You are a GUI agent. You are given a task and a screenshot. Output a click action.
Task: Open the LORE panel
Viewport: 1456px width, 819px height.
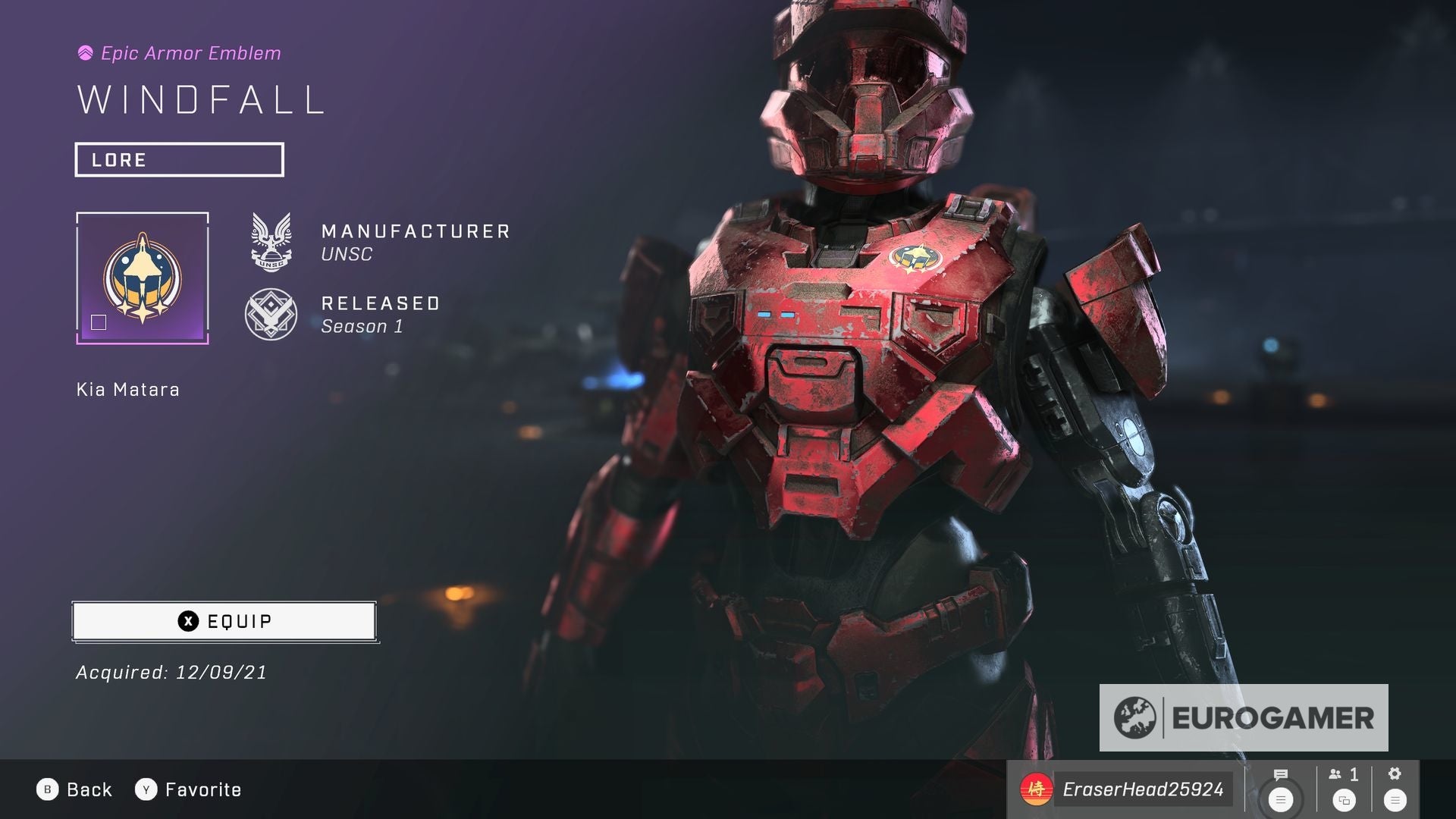click(x=179, y=159)
